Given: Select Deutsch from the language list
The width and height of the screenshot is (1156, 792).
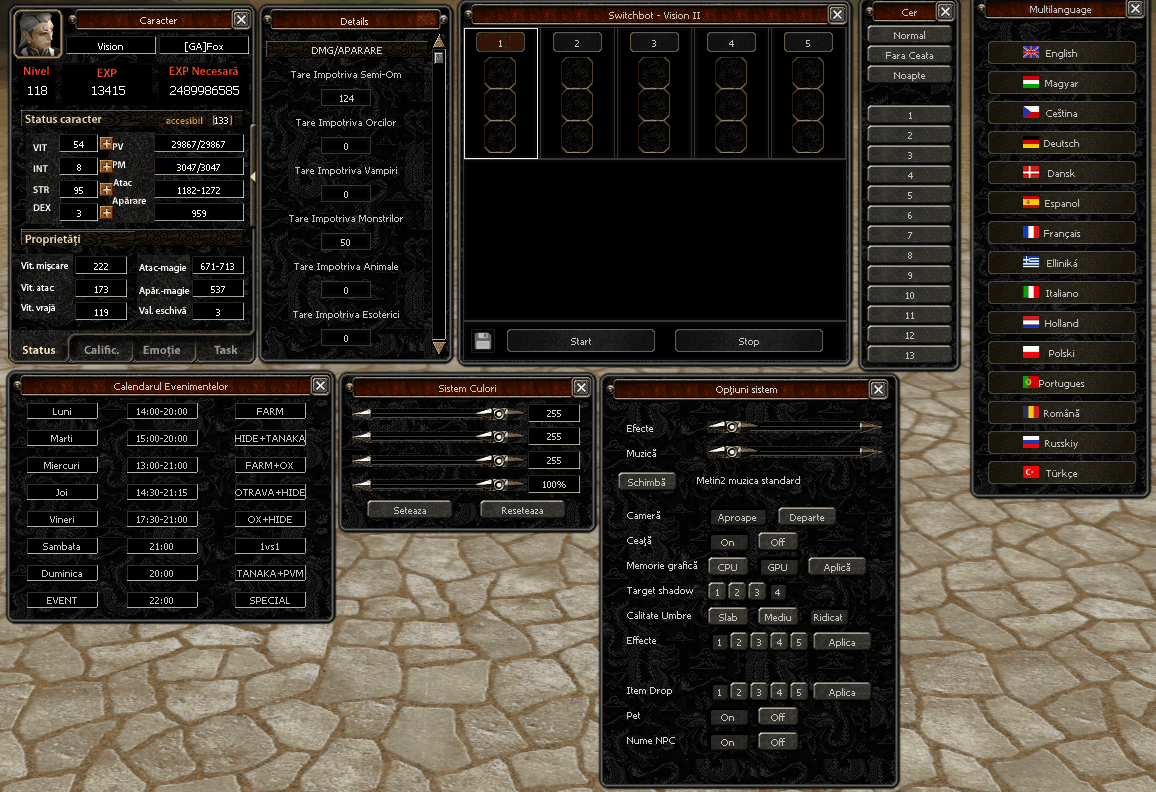Looking at the screenshot, I should tap(1061, 144).
